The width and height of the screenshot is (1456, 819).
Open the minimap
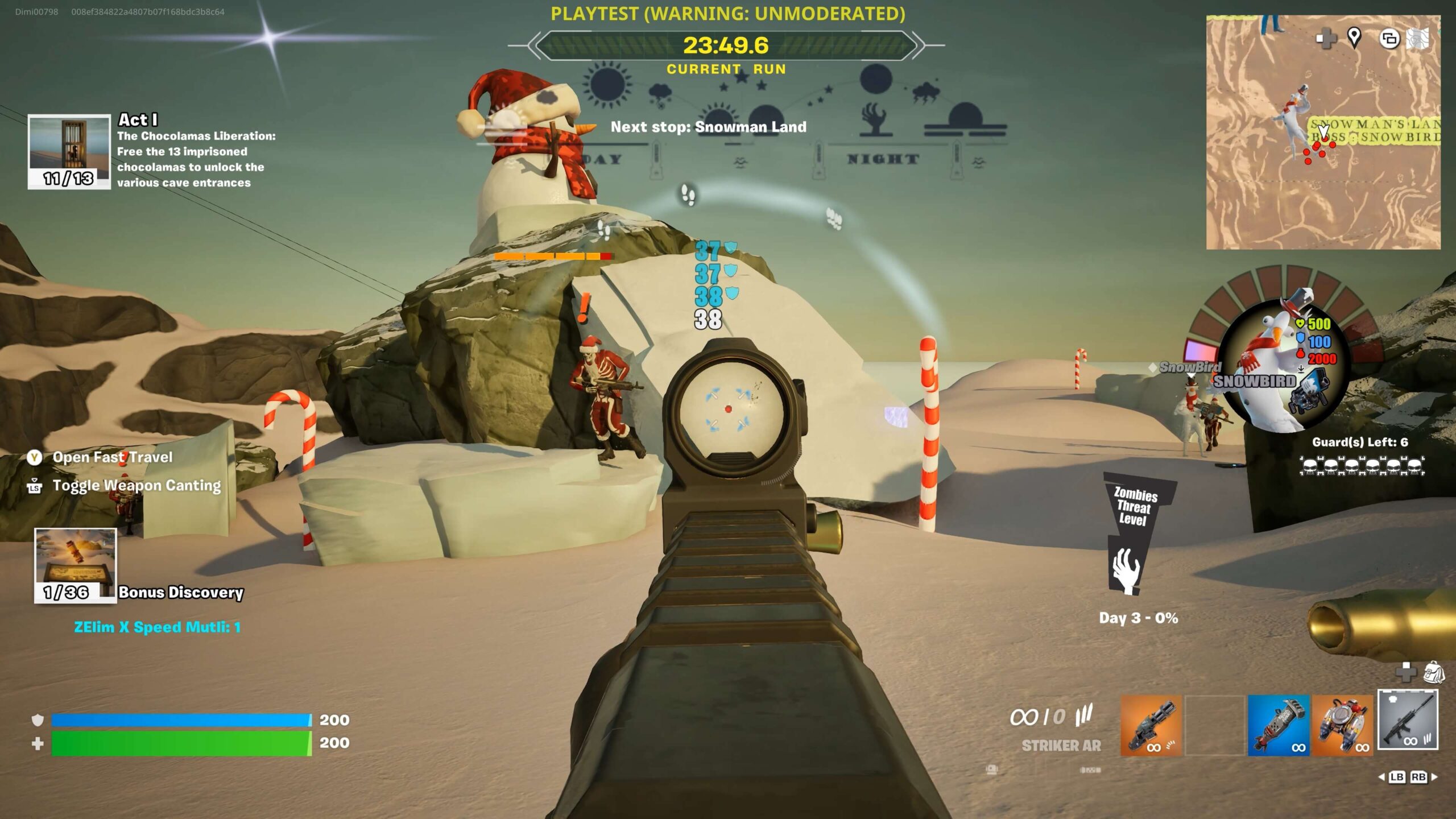[1323, 171]
